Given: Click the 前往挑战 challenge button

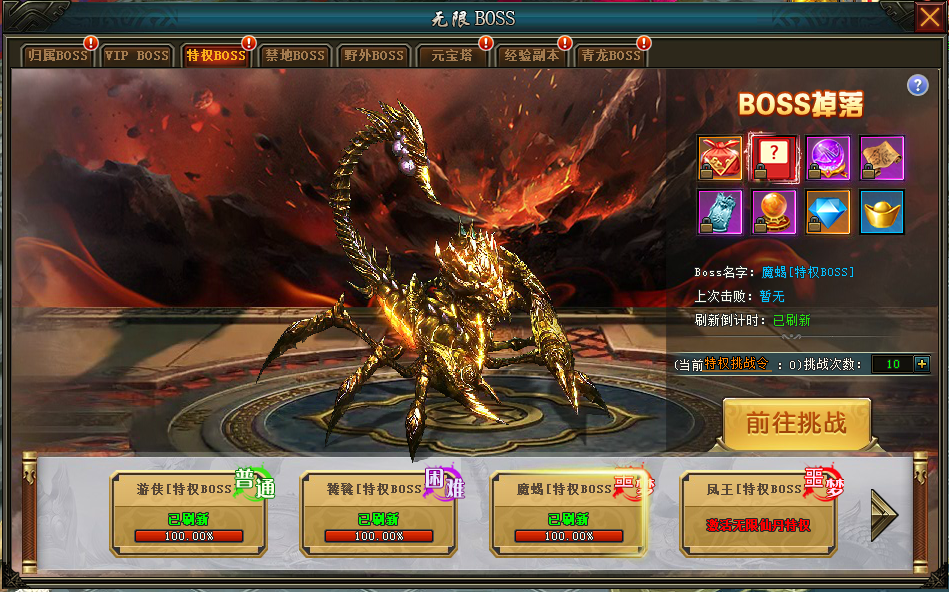Looking at the screenshot, I should [797, 423].
